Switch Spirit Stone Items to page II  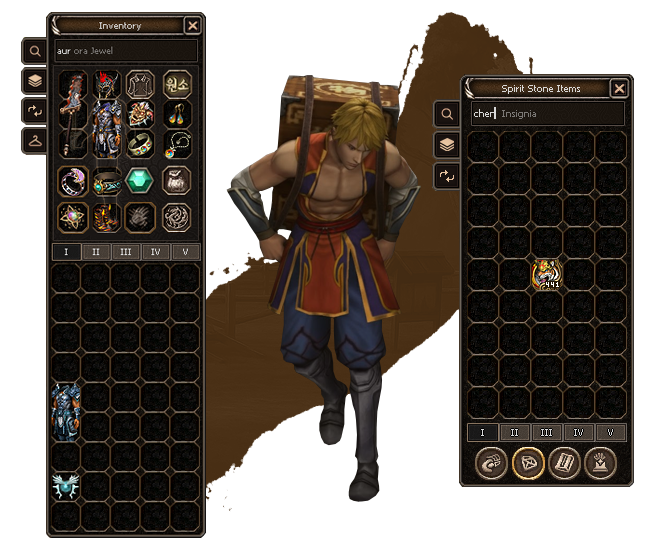(514, 433)
